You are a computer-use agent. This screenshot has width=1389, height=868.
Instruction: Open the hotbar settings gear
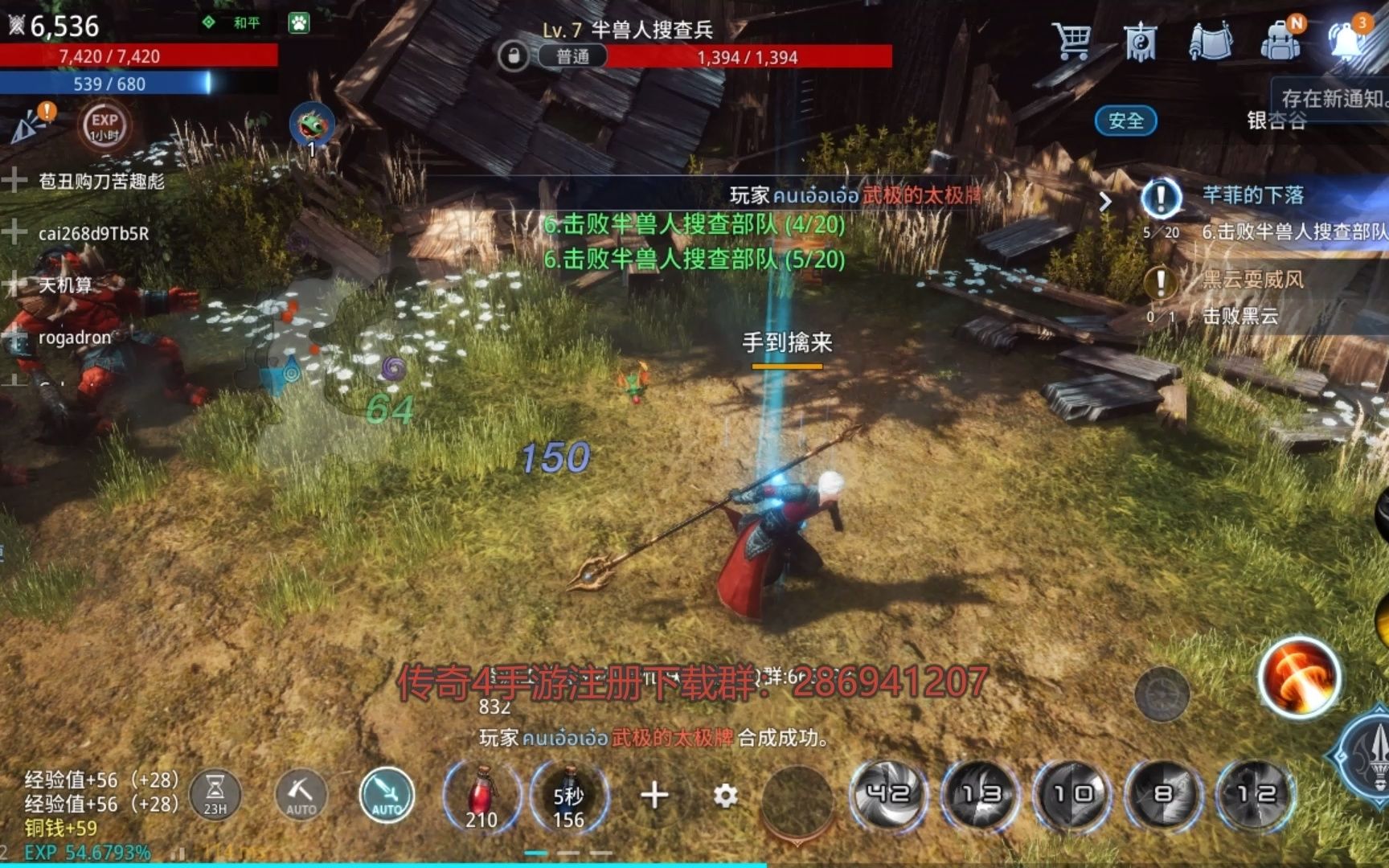(x=725, y=796)
